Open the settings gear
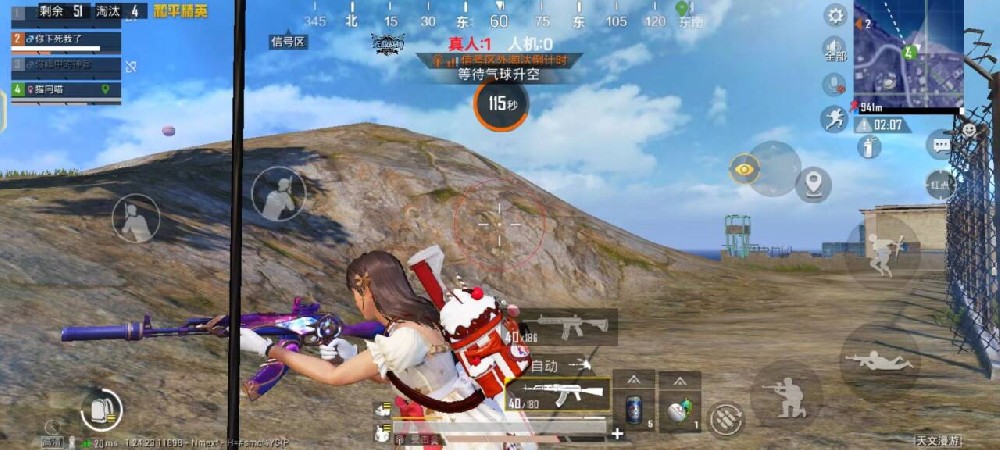This screenshot has width=1000, height=450. (835, 15)
